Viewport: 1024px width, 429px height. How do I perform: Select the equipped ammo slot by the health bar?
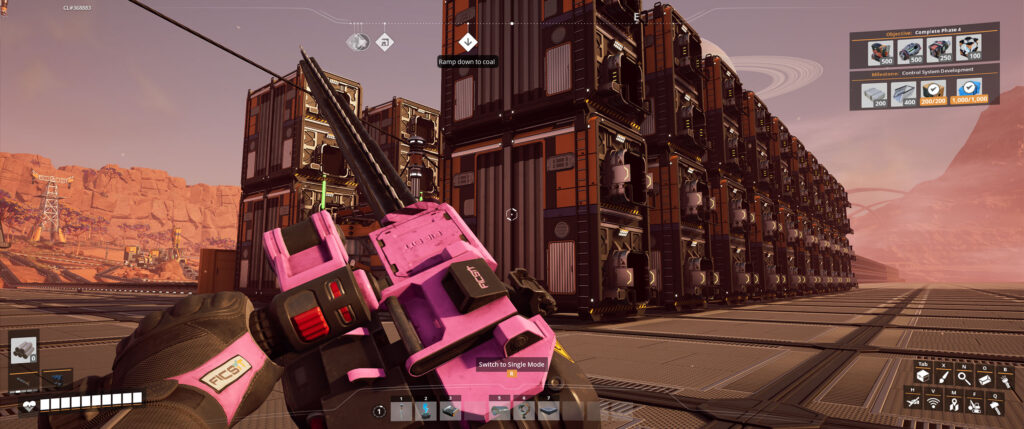coord(23,349)
